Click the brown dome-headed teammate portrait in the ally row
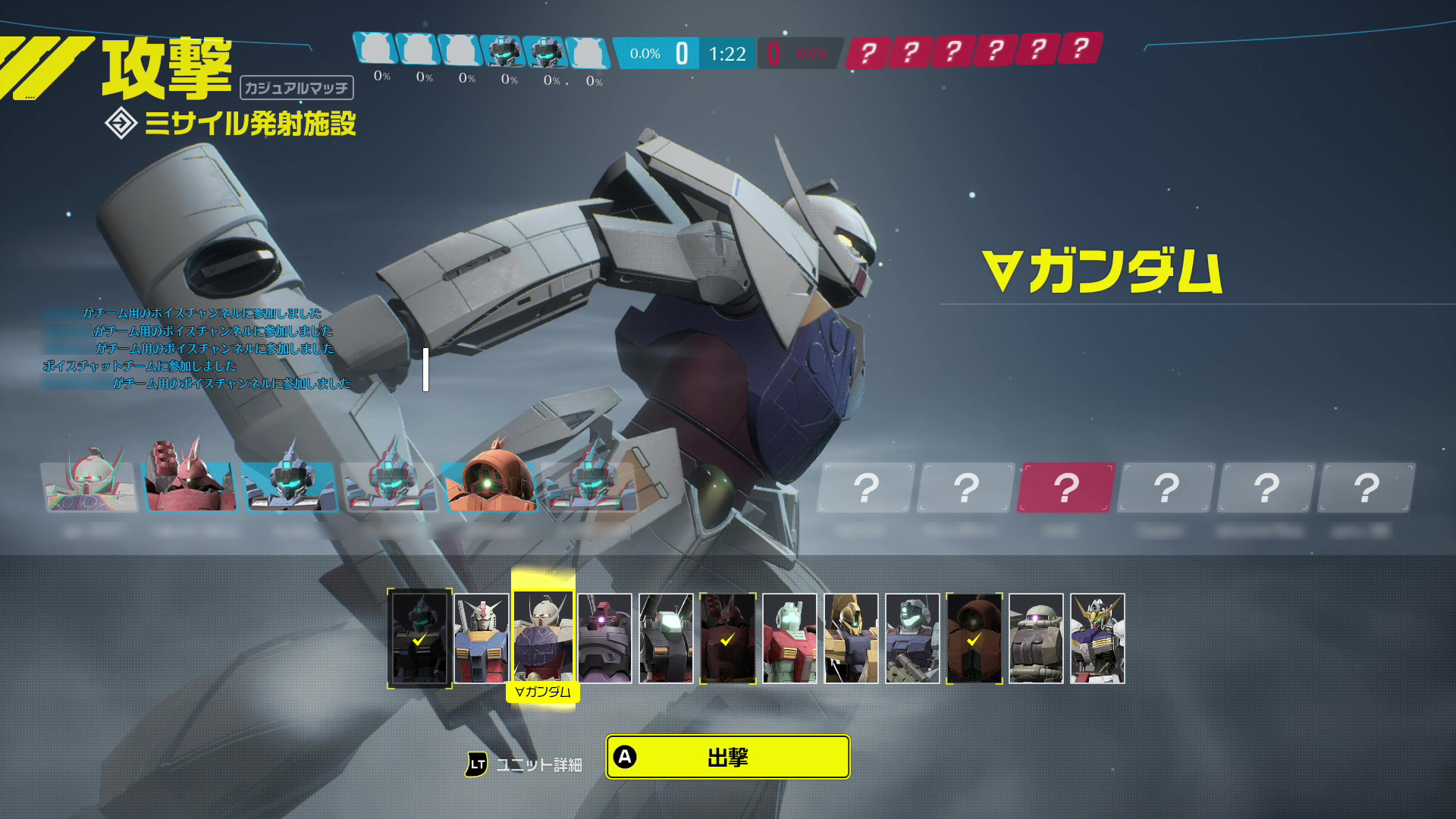This screenshot has width=1456, height=819. 491,485
